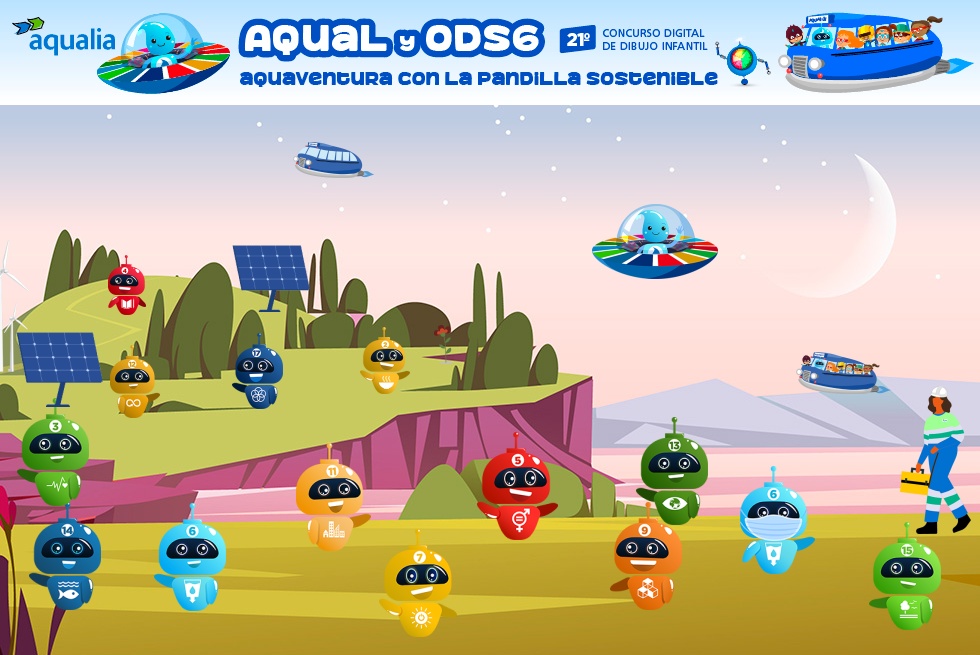The height and width of the screenshot is (655, 980).
Task: Pick the dark blue number 17 robot
Action: coord(258,376)
